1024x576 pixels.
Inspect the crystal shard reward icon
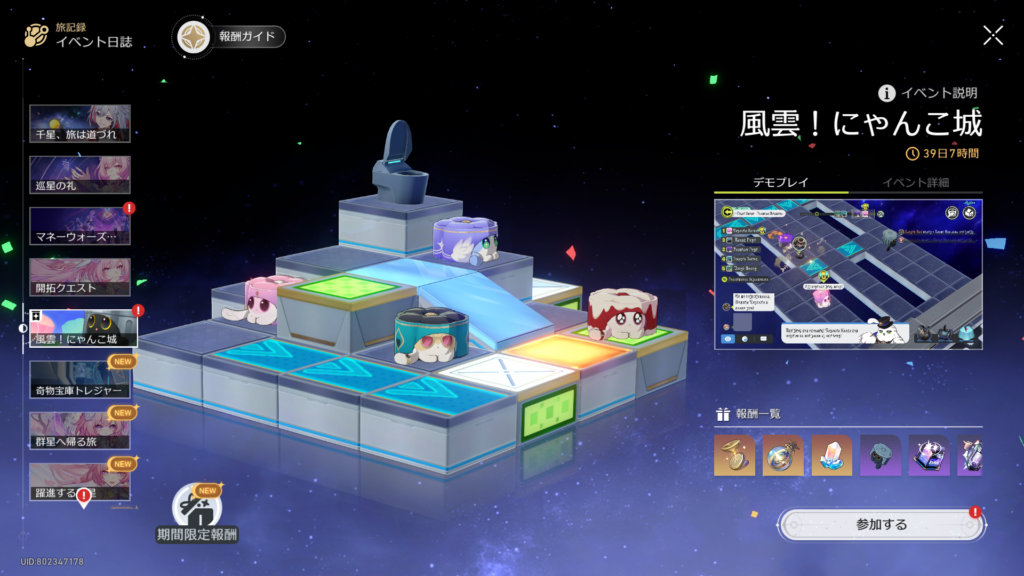pyautogui.click(x=831, y=455)
